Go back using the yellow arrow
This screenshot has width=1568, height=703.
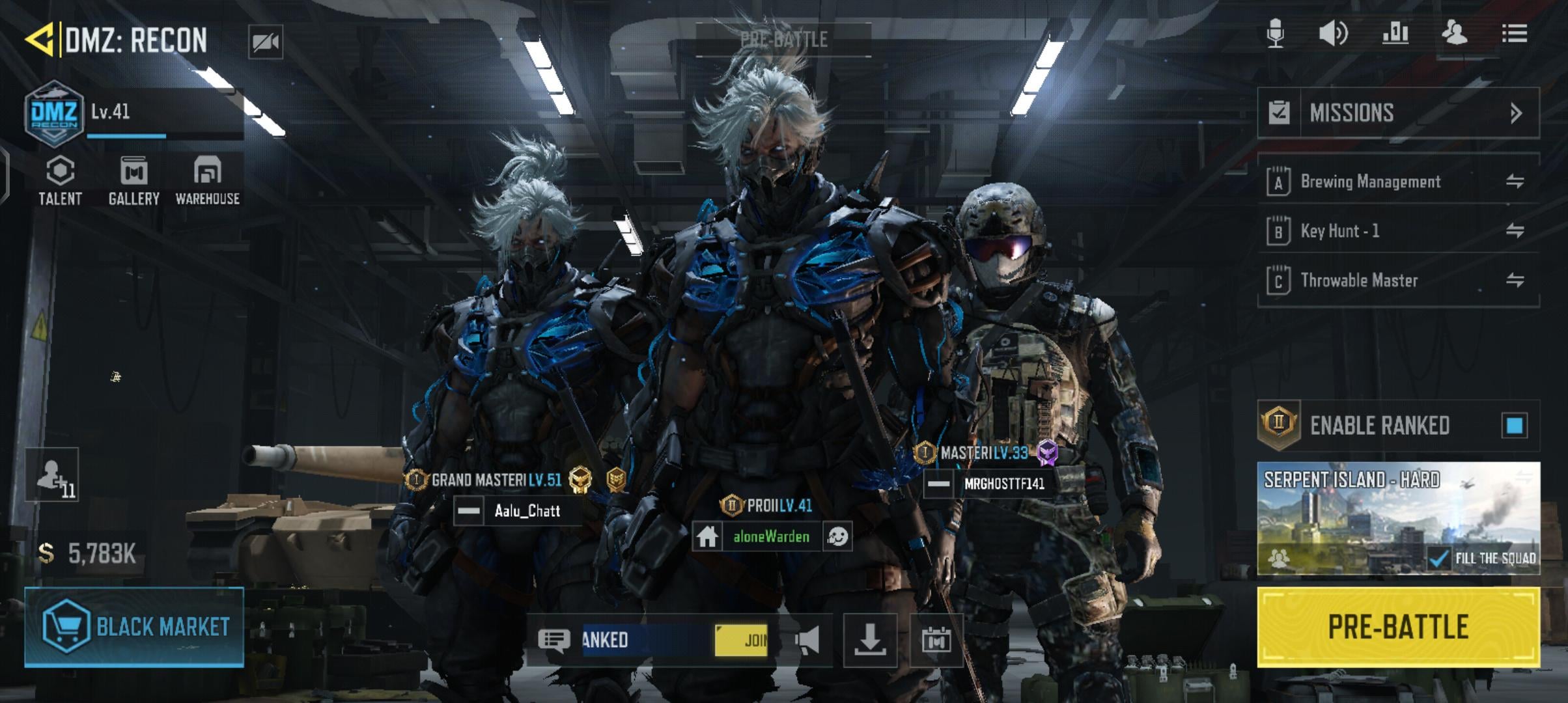tap(39, 40)
